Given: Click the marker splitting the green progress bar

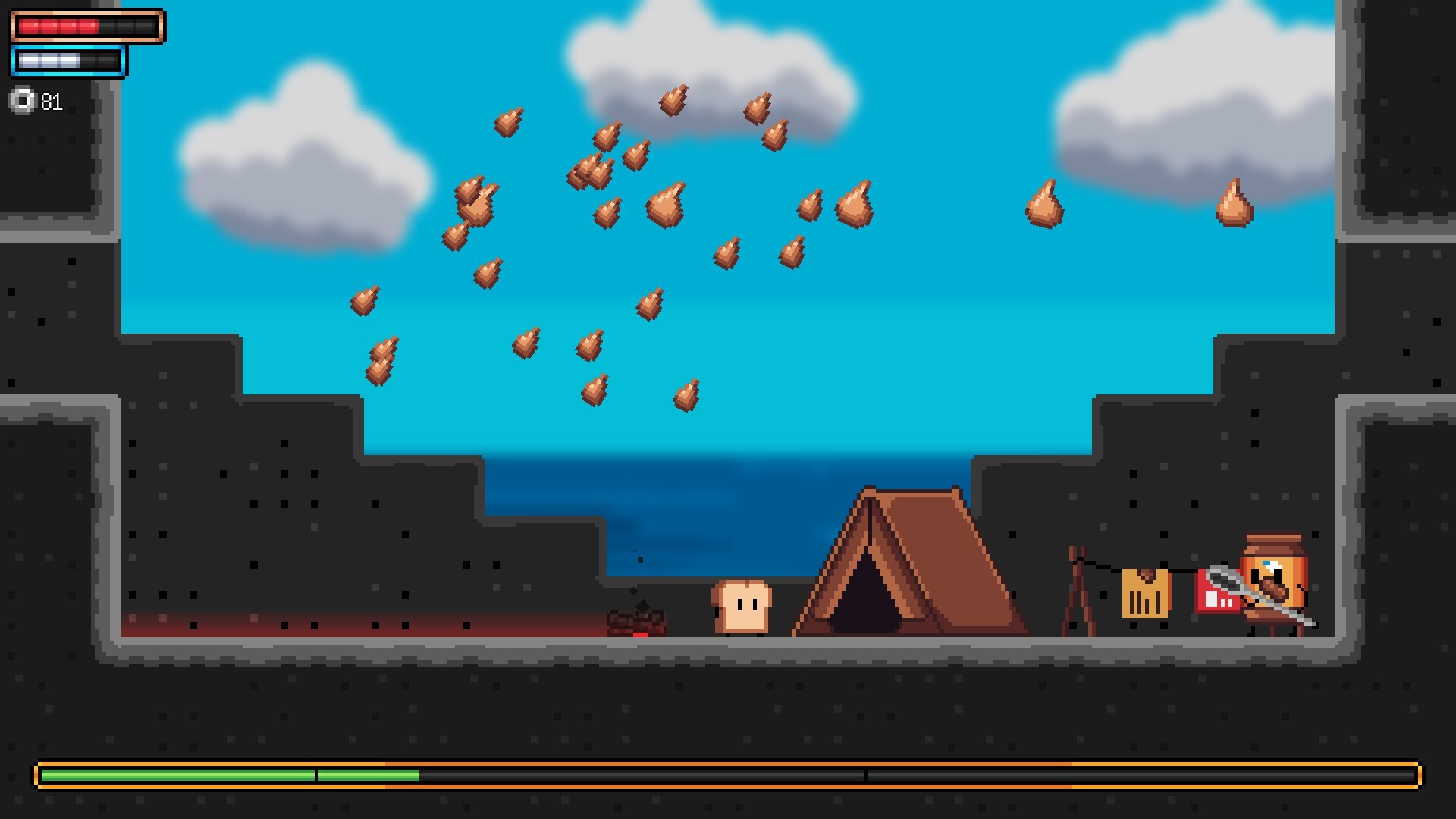Looking at the screenshot, I should pyautogui.click(x=315, y=775).
